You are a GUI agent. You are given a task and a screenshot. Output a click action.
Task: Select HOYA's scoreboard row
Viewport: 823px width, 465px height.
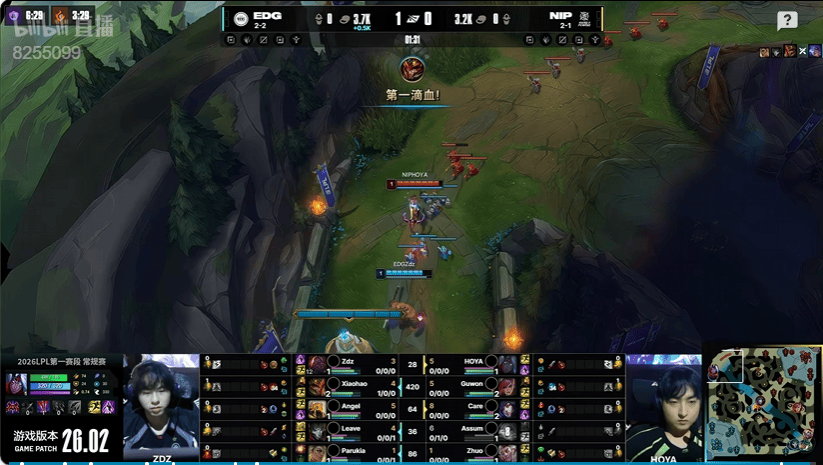pos(470,364)
